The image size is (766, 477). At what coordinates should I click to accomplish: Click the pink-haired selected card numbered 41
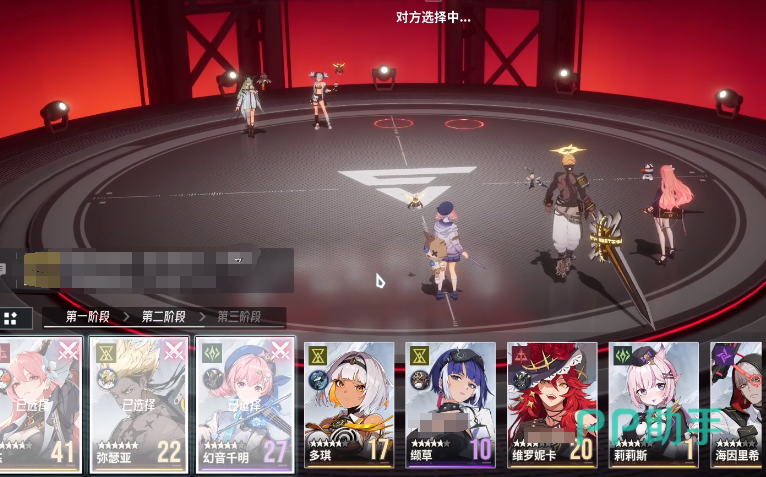click(40, 404)
